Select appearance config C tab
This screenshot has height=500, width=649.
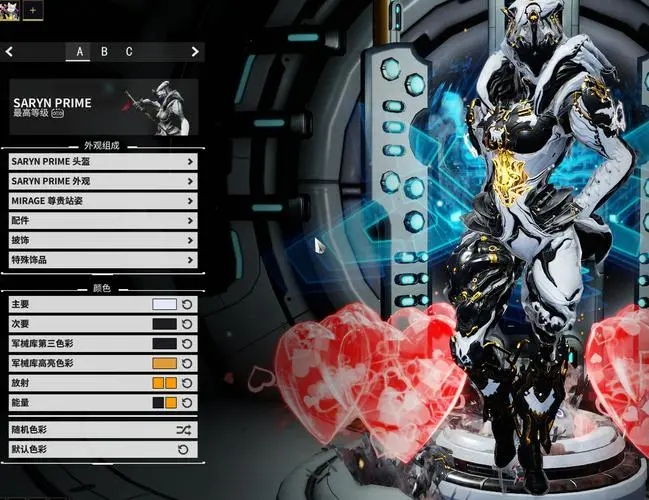coord(129,51)
